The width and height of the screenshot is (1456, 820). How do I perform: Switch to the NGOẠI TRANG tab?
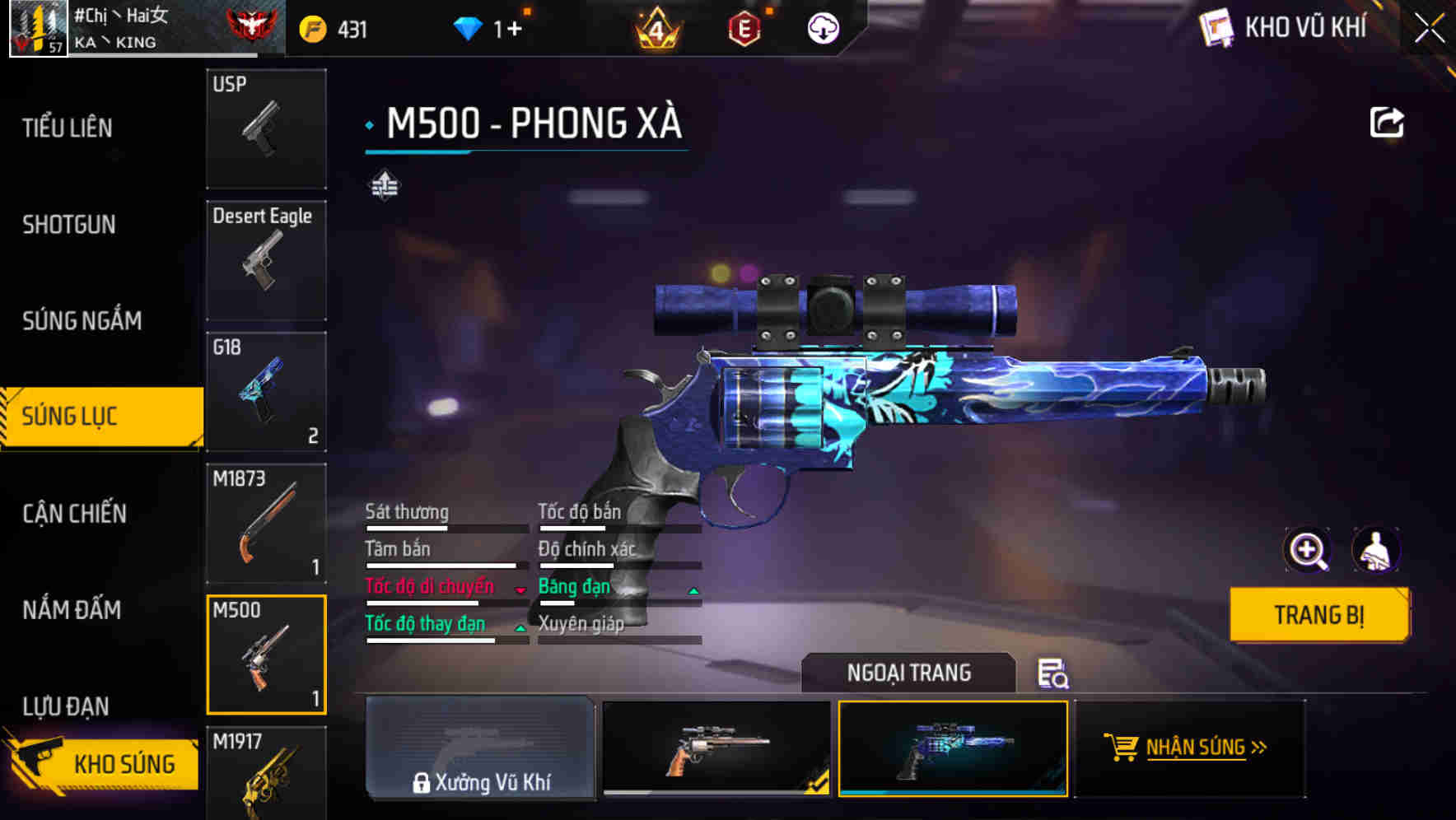tap(910, 673)
